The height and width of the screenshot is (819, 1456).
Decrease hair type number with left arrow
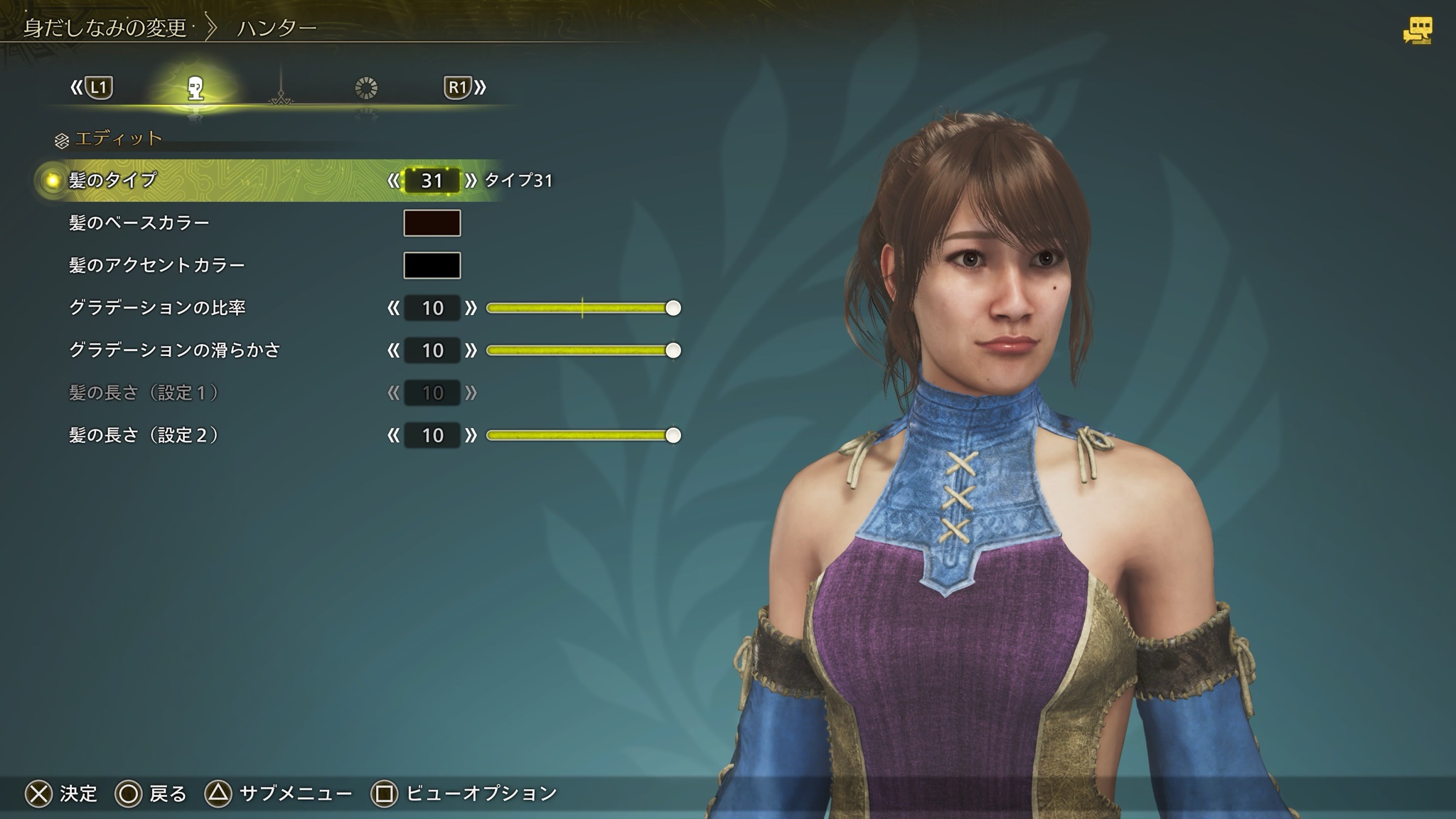tap(393, 181)
